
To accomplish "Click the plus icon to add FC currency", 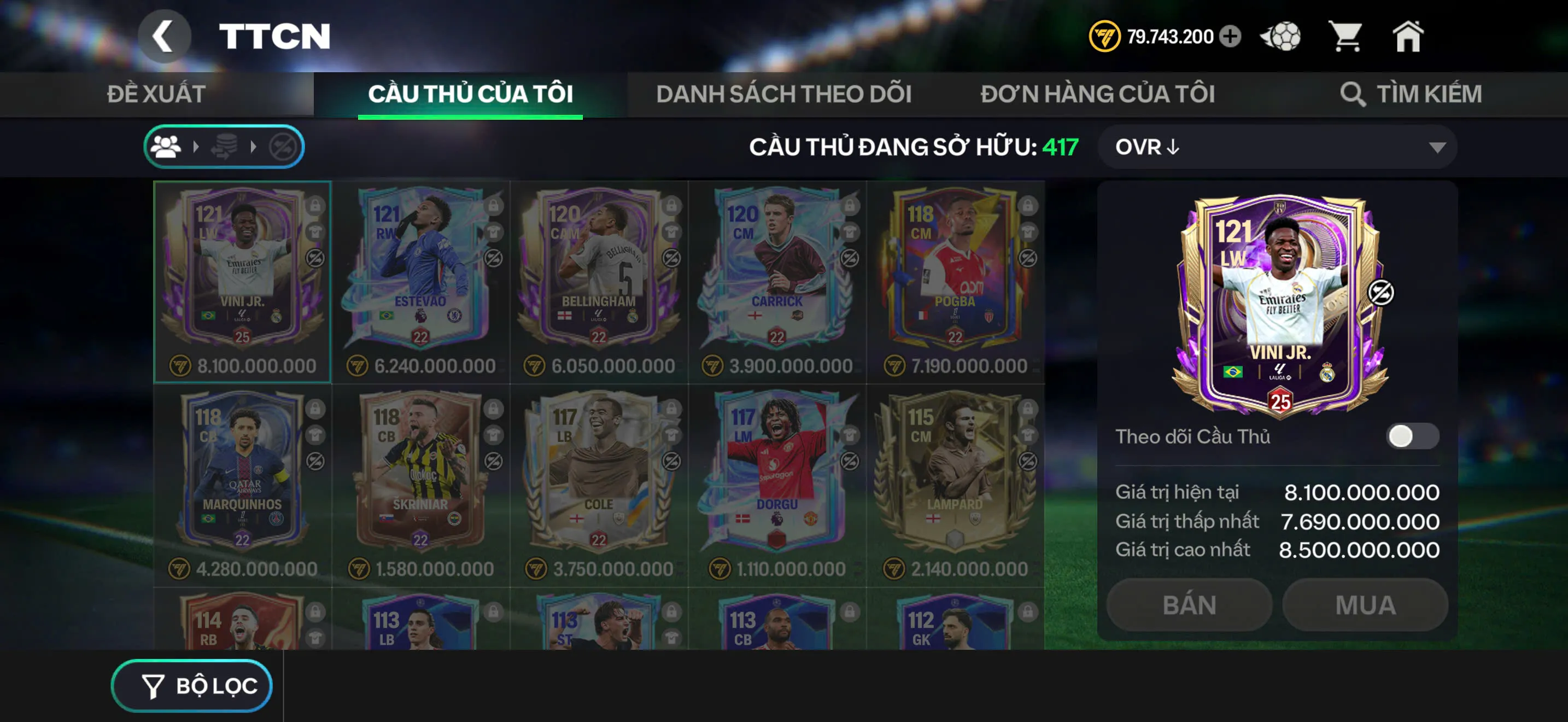I will tap(1230, 37).
